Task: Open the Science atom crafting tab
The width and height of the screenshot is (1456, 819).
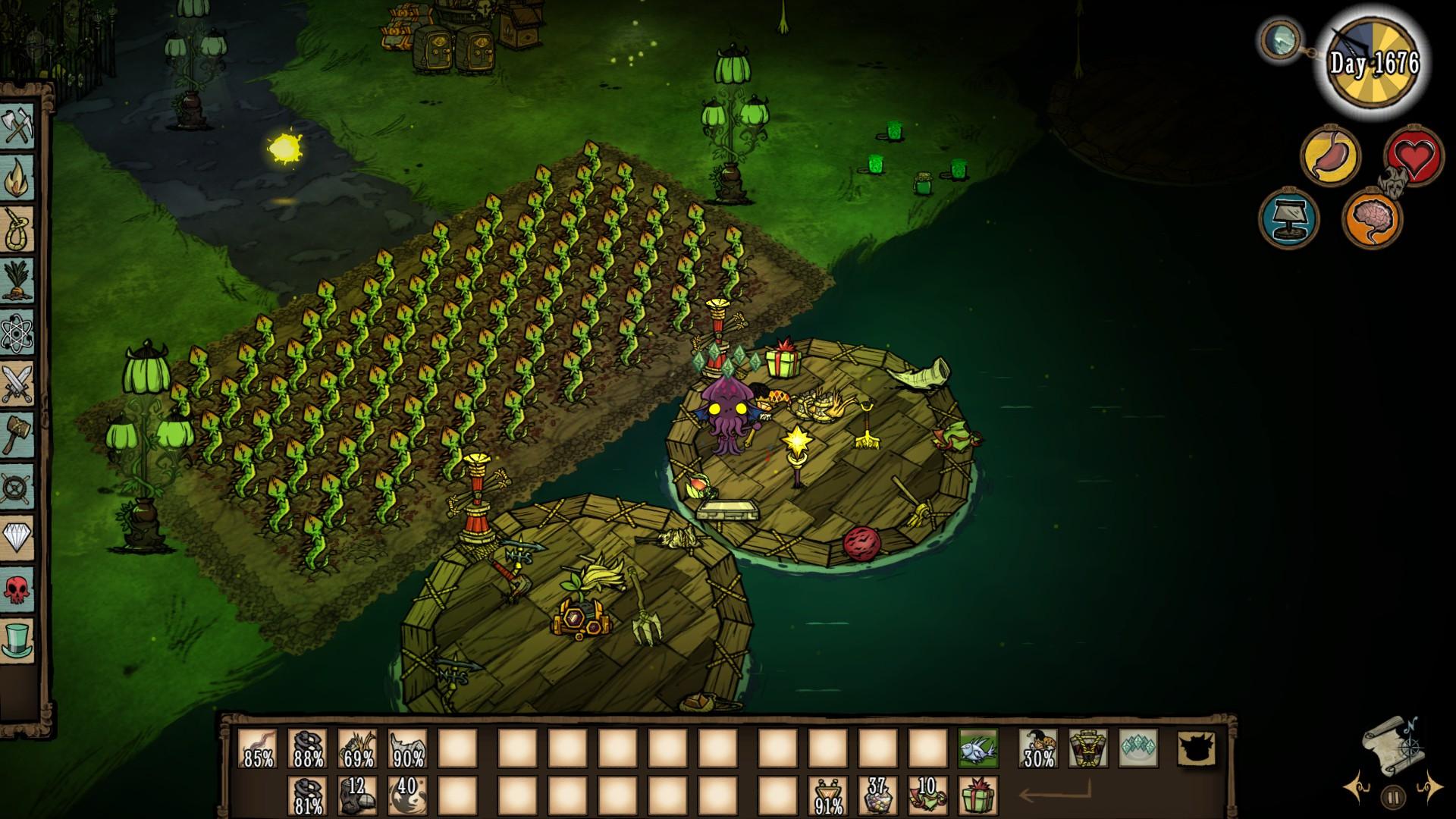Action: pyautogui.click(x=18, y=331)
